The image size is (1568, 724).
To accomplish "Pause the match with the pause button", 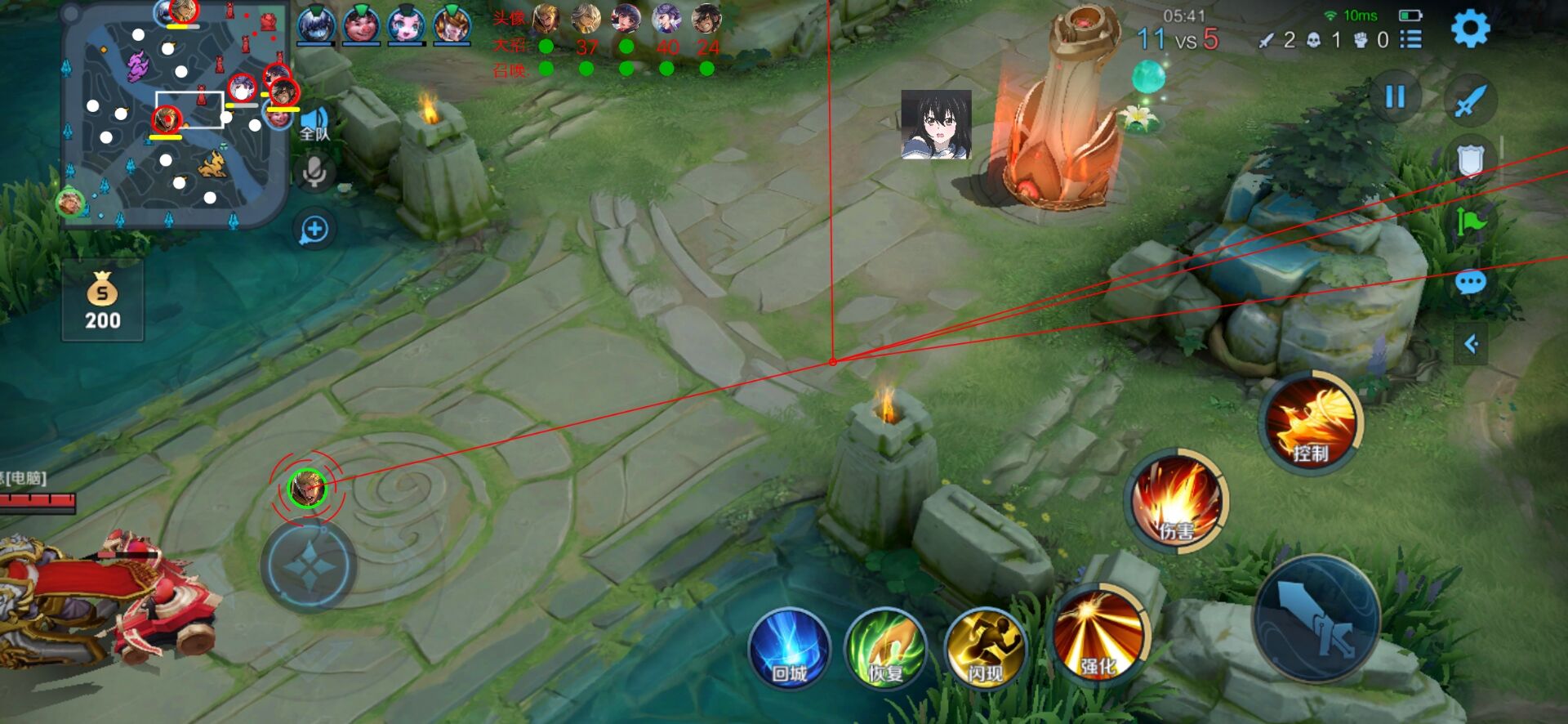I will [x=1395, y=96].
